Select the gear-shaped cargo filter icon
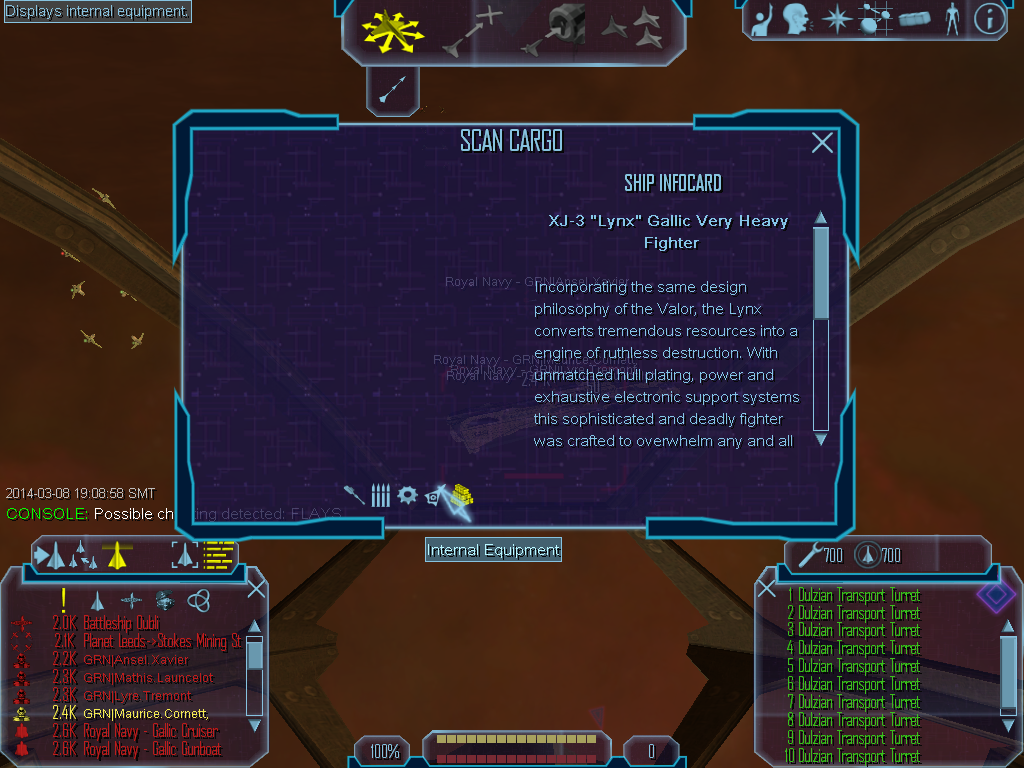 pyautogui.click(x=407, y=495)
